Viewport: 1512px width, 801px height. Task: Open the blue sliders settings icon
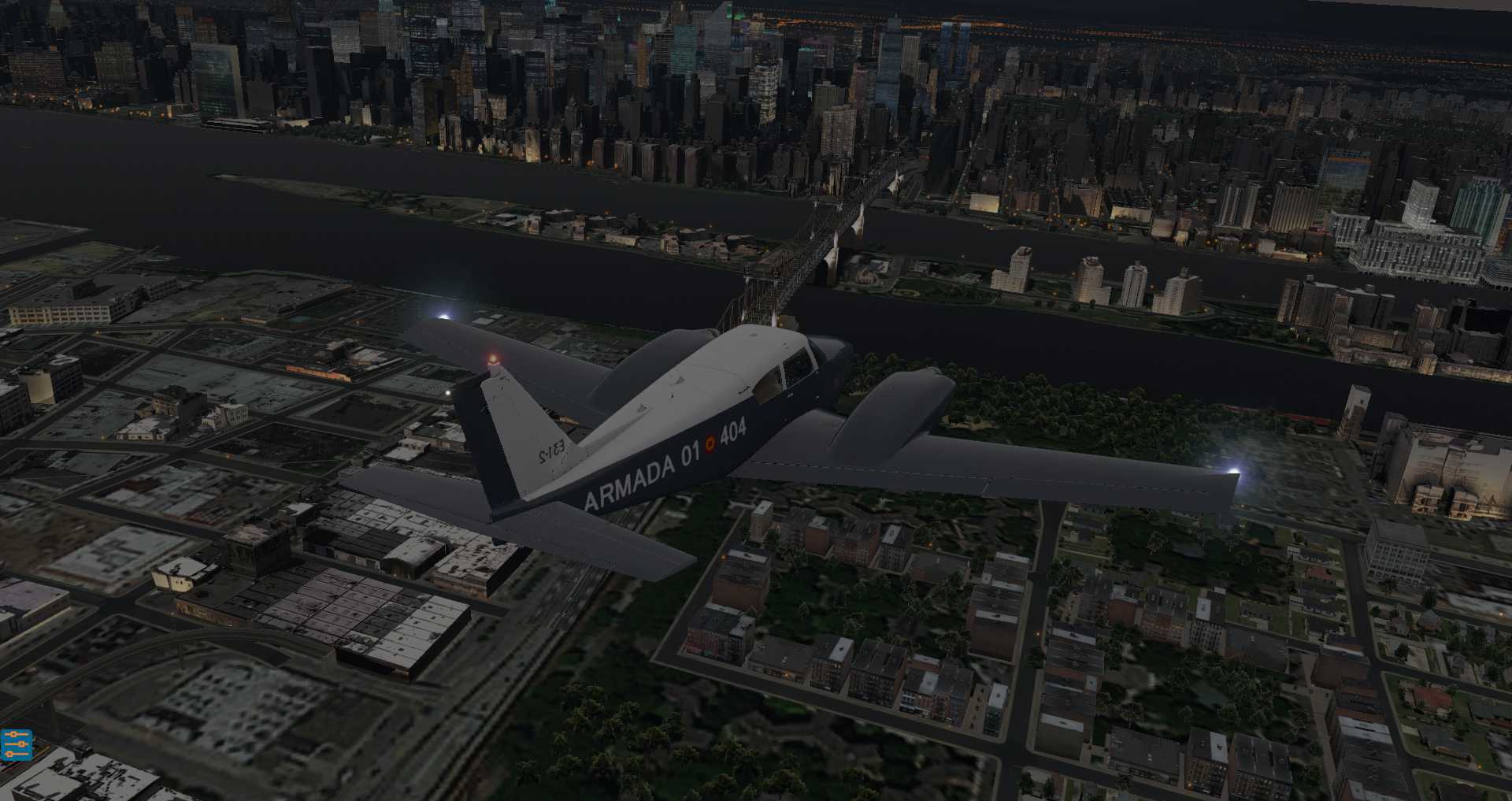(x=16, y=744)
